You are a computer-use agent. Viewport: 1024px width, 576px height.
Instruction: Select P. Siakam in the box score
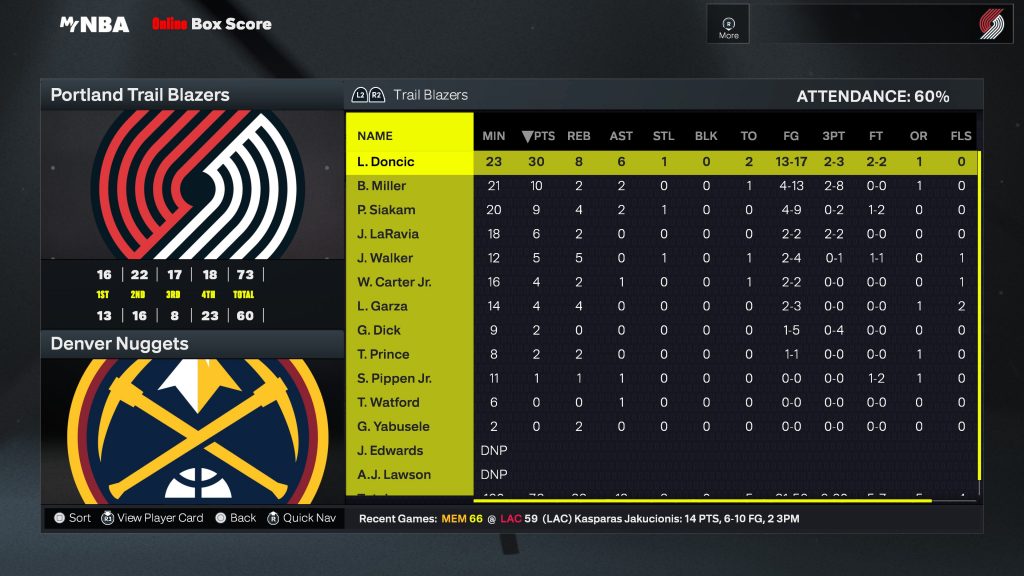(x=386, y=210)
